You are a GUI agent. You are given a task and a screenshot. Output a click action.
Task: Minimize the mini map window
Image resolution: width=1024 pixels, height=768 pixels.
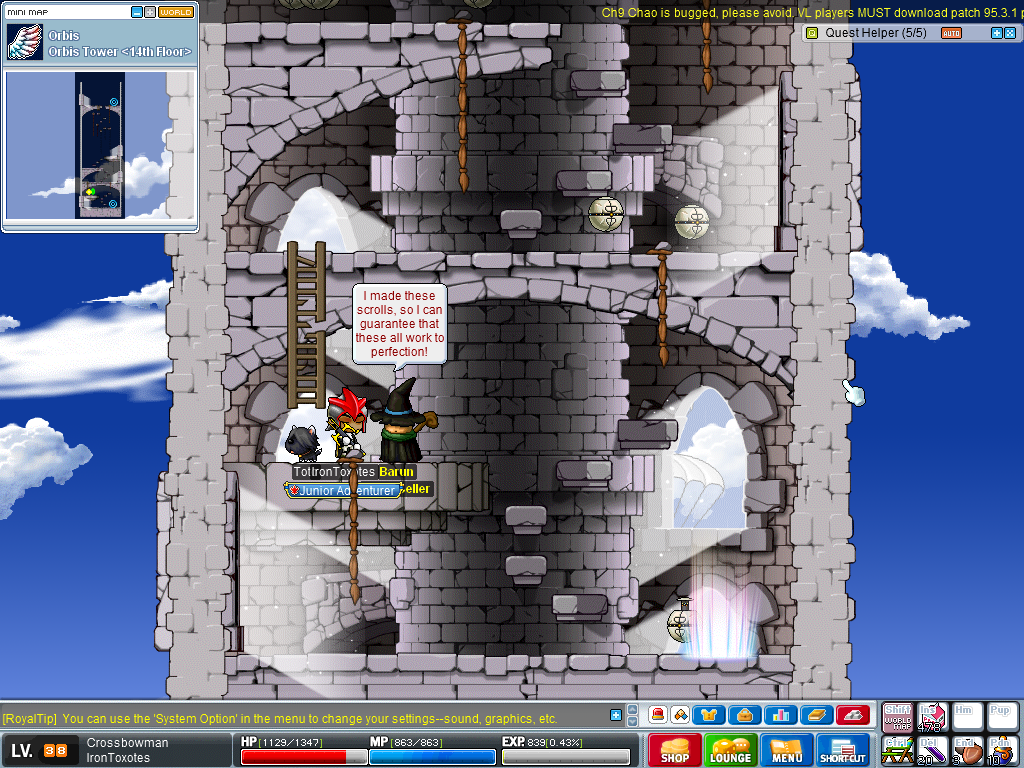[137, 12]
